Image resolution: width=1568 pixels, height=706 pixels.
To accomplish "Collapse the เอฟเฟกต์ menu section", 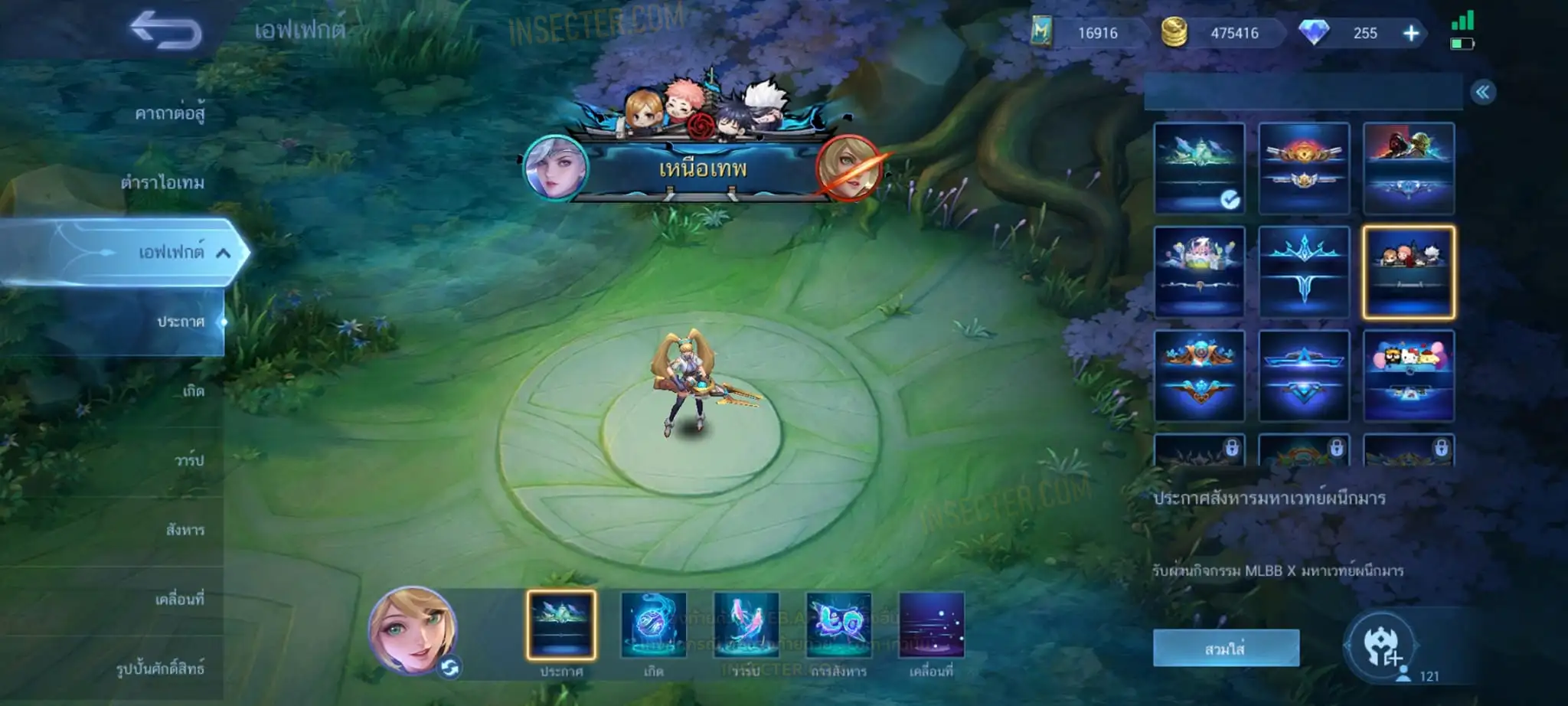I will pyautogui.click(x=223, y=253).
